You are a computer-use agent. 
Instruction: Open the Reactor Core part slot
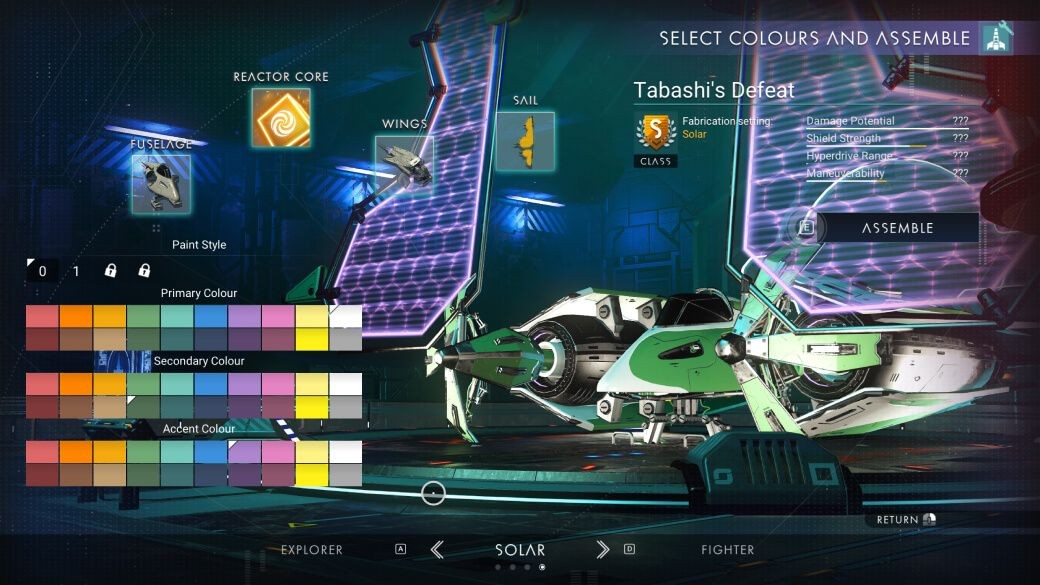(281, 118)
